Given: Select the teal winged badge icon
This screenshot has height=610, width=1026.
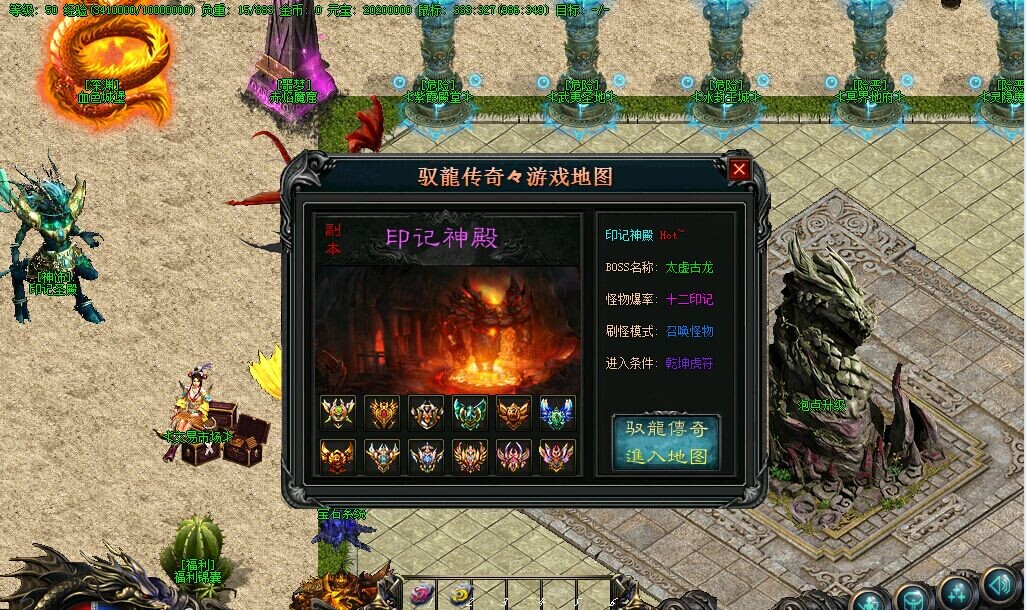Looking at the screenshot, I should [x=469, y=412].
